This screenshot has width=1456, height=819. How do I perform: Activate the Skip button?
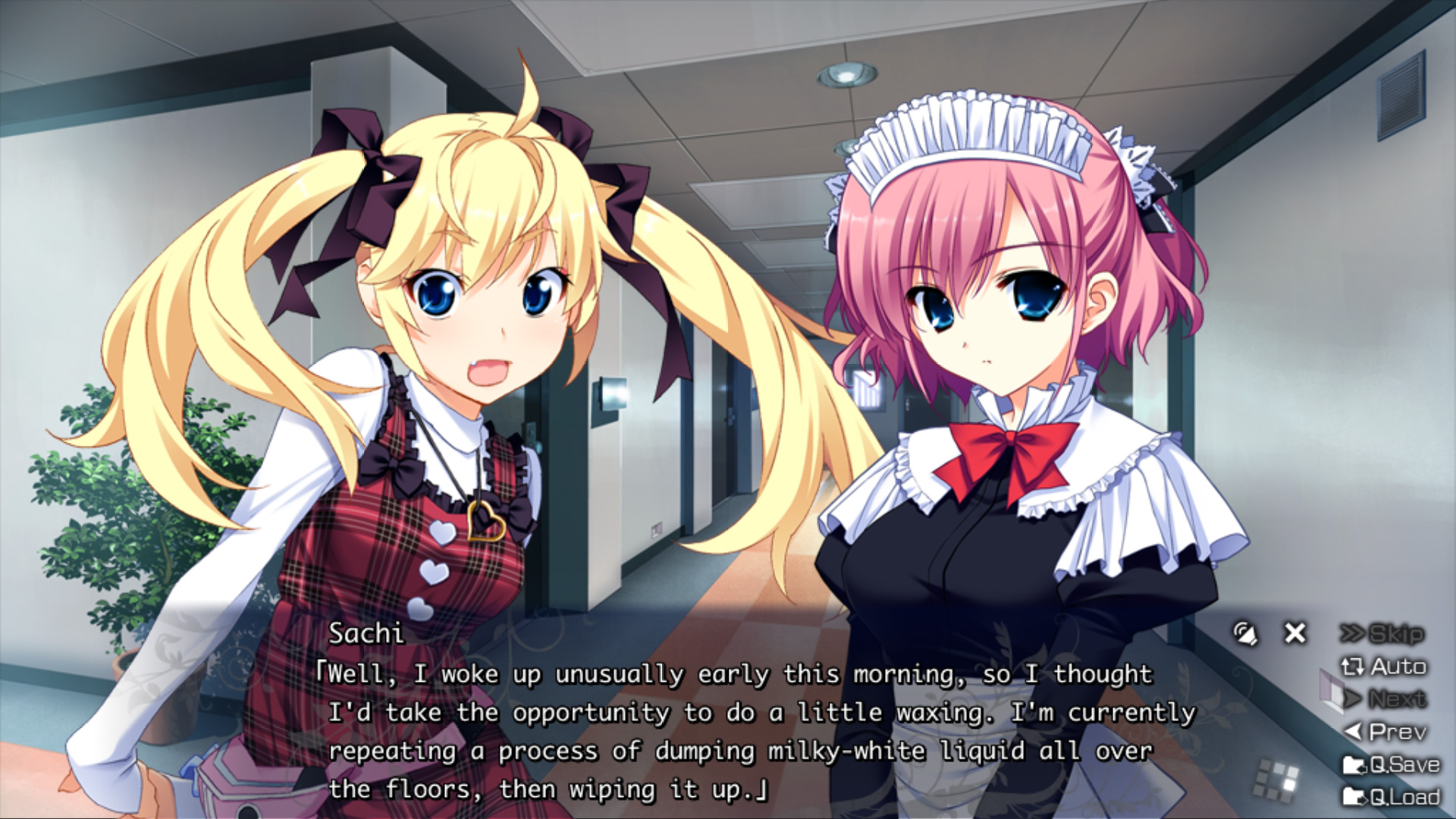[1382, 633]
